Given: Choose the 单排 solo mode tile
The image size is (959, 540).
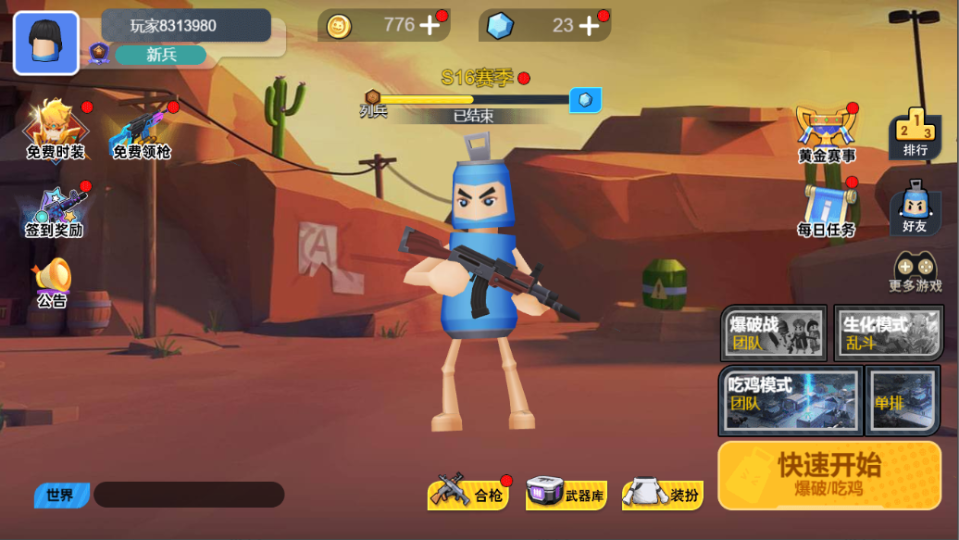Looking at the screenshot, I should (902, 400).
